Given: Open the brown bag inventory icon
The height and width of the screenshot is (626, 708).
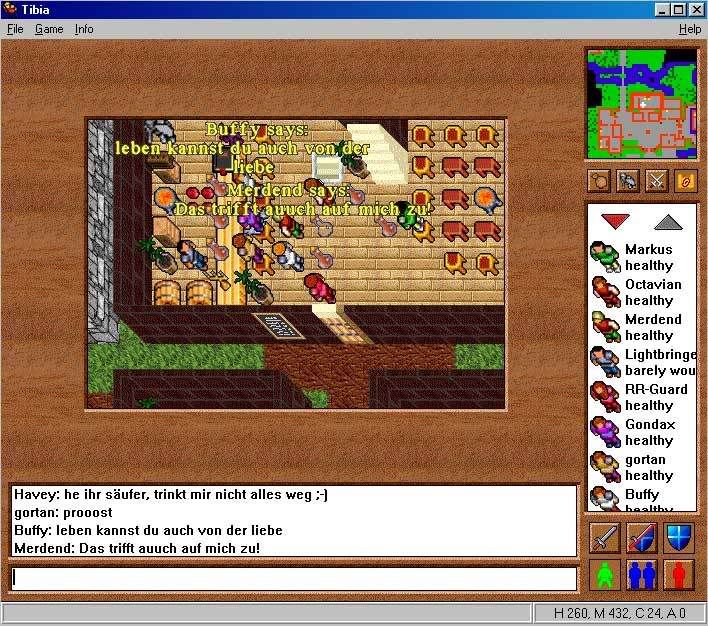Looking at the screenshot, I should pos(600,181).
